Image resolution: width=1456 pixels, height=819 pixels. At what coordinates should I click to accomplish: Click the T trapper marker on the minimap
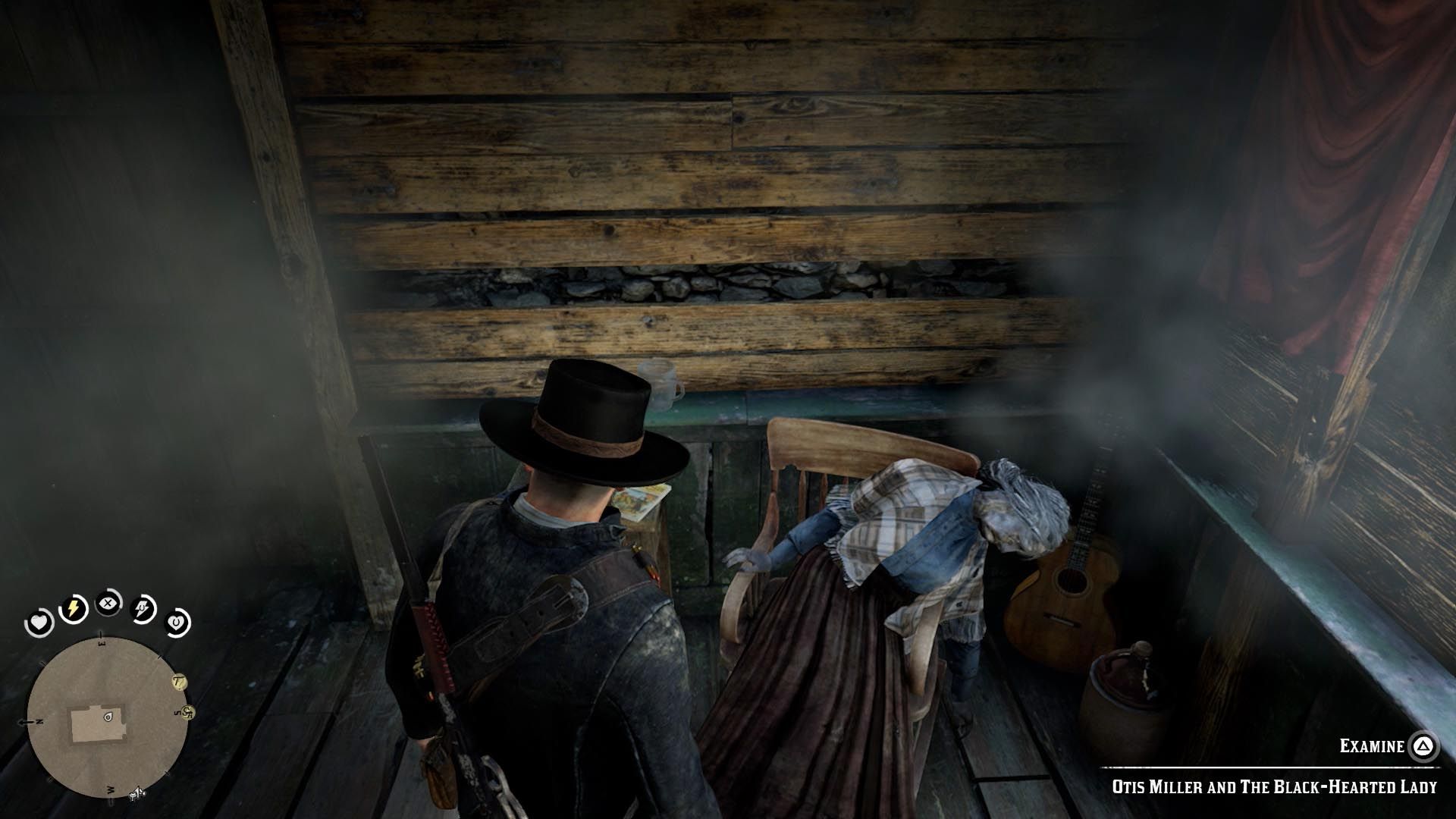point(179,682)
